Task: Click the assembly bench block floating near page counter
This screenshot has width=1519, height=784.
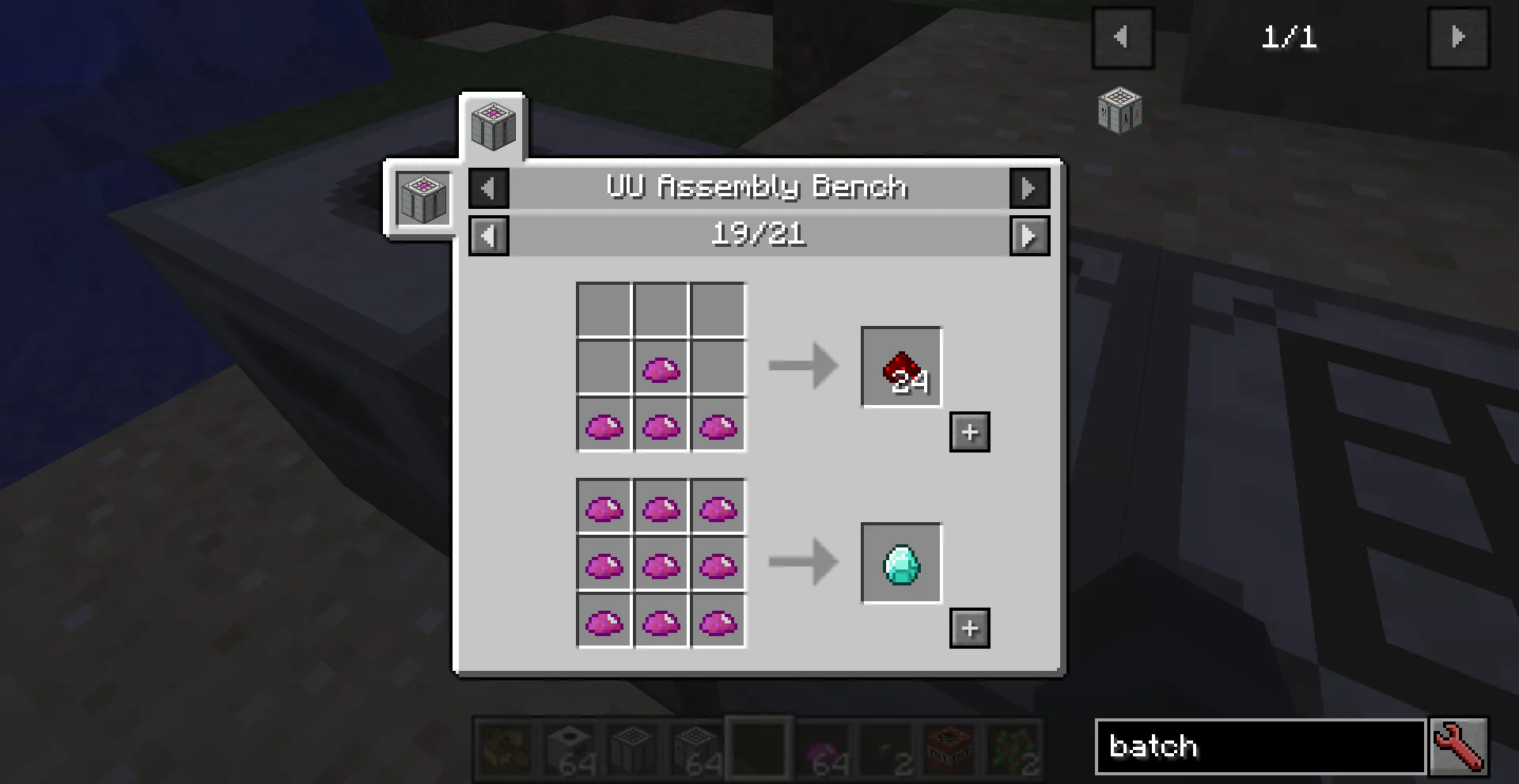Action: [x=1121, y=112]
